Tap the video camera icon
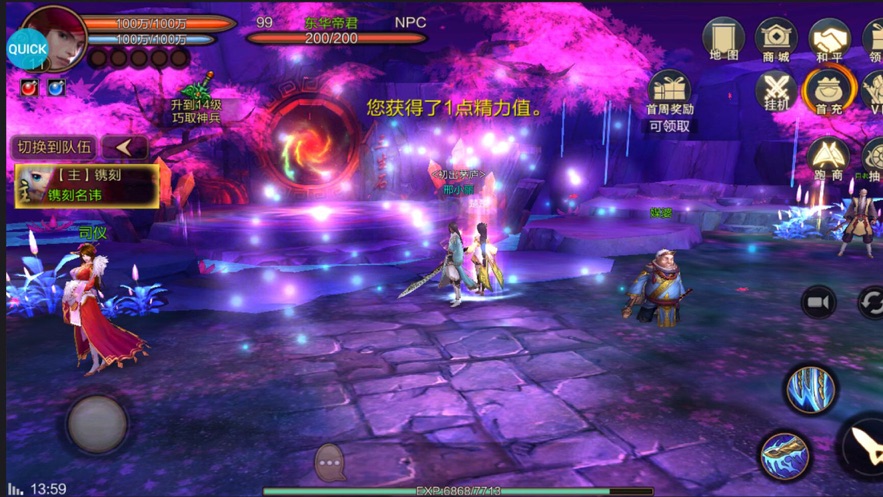Image resolution: width=883 pixels, height=497 pixels. (818, 302)
